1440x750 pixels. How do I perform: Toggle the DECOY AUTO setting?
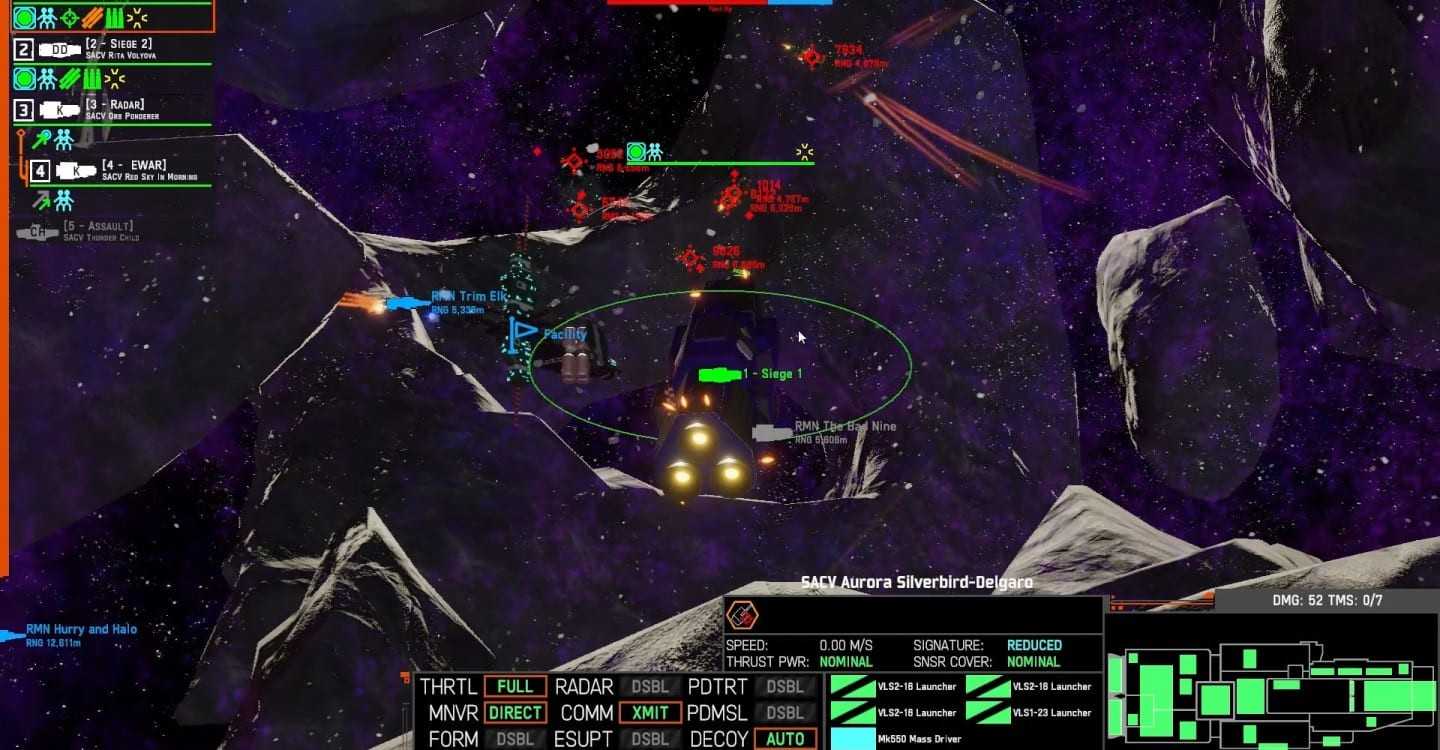[x=785, y=739]
